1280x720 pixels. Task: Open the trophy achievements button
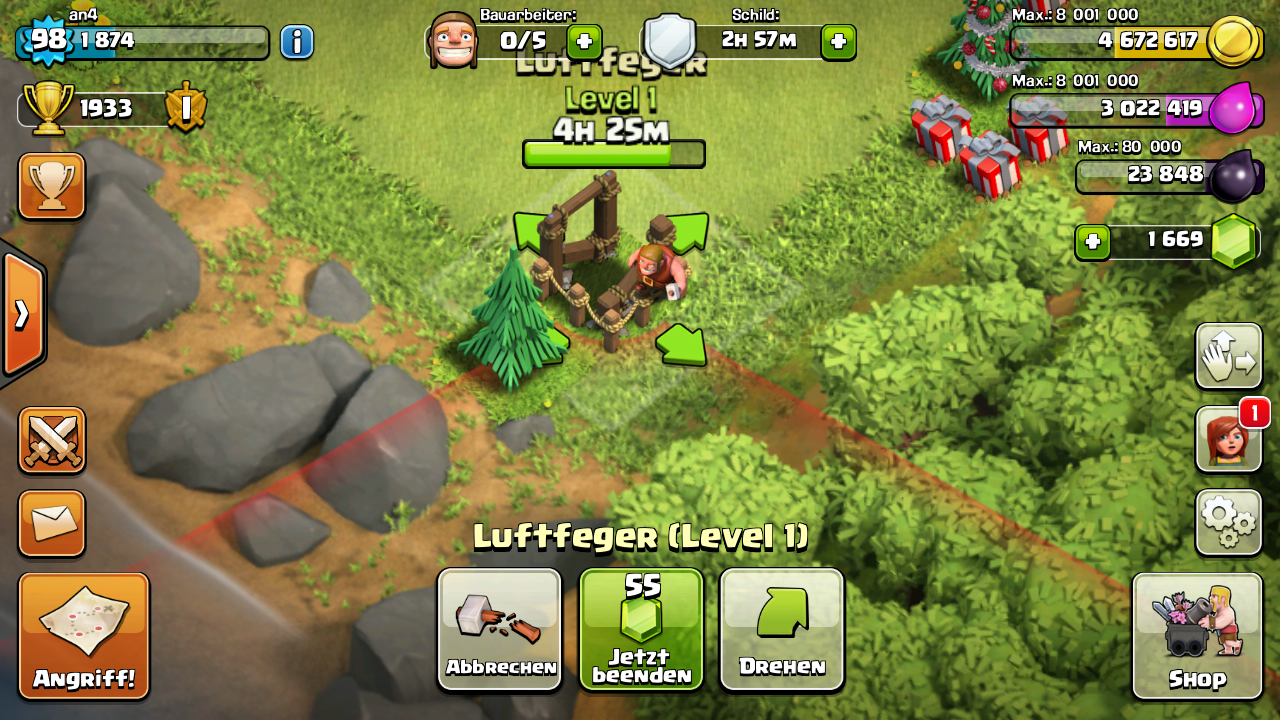coord(52,186)
